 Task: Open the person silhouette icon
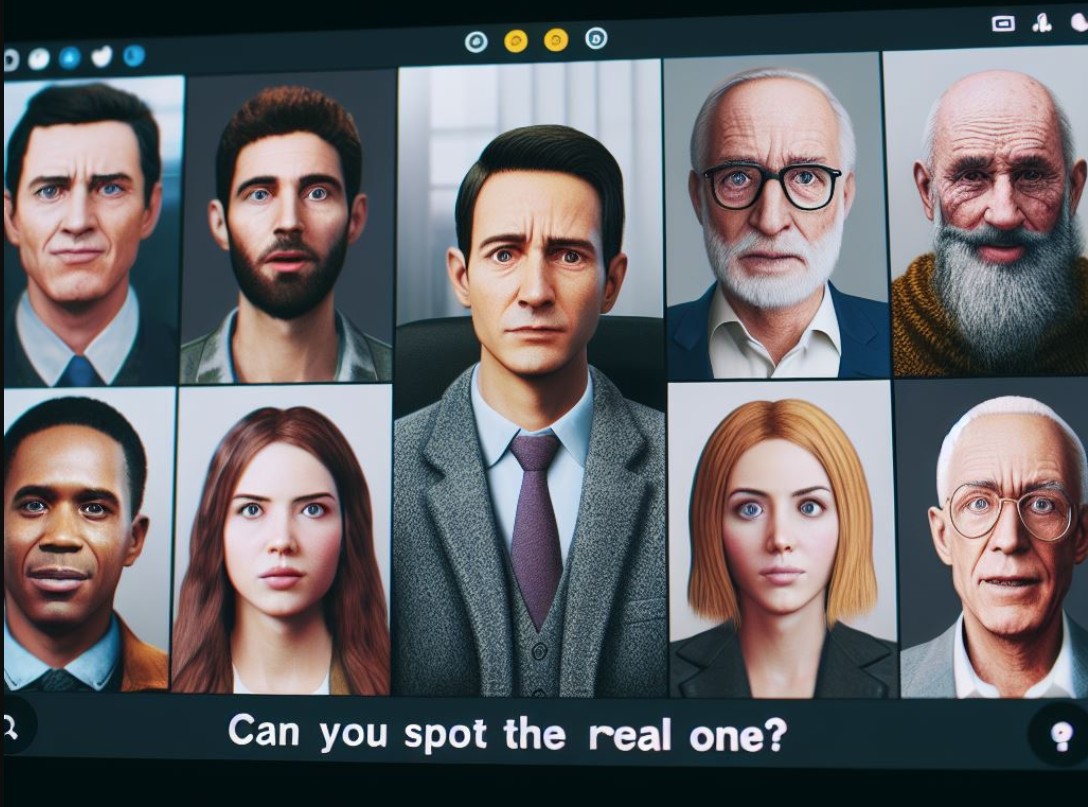(x=1042, y=23)
